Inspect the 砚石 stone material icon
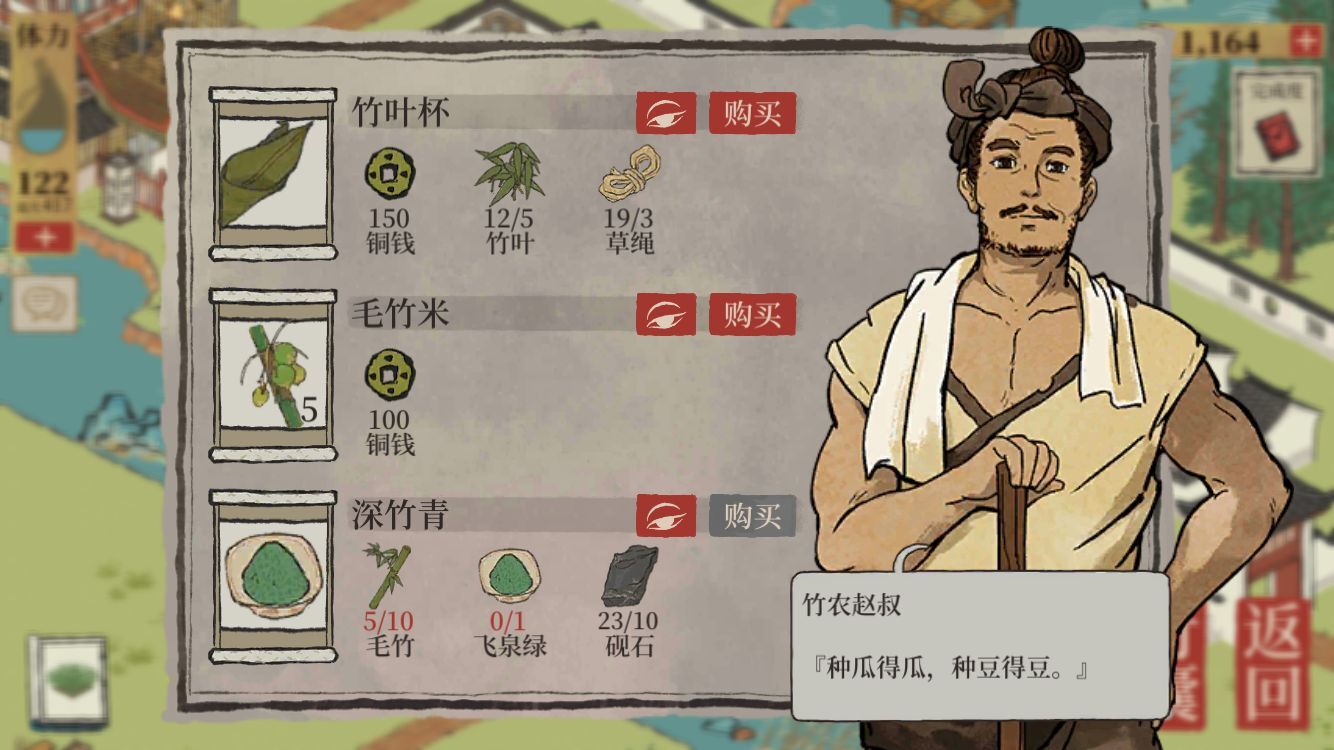Viewport: 1334px width, 750px height. click(x=630, y=575)
